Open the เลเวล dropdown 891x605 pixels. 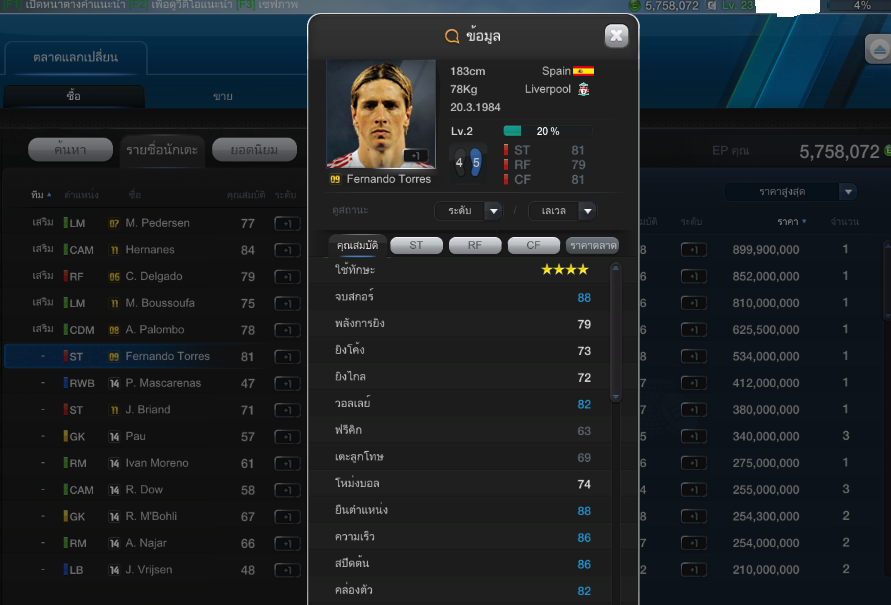(562, 210)
